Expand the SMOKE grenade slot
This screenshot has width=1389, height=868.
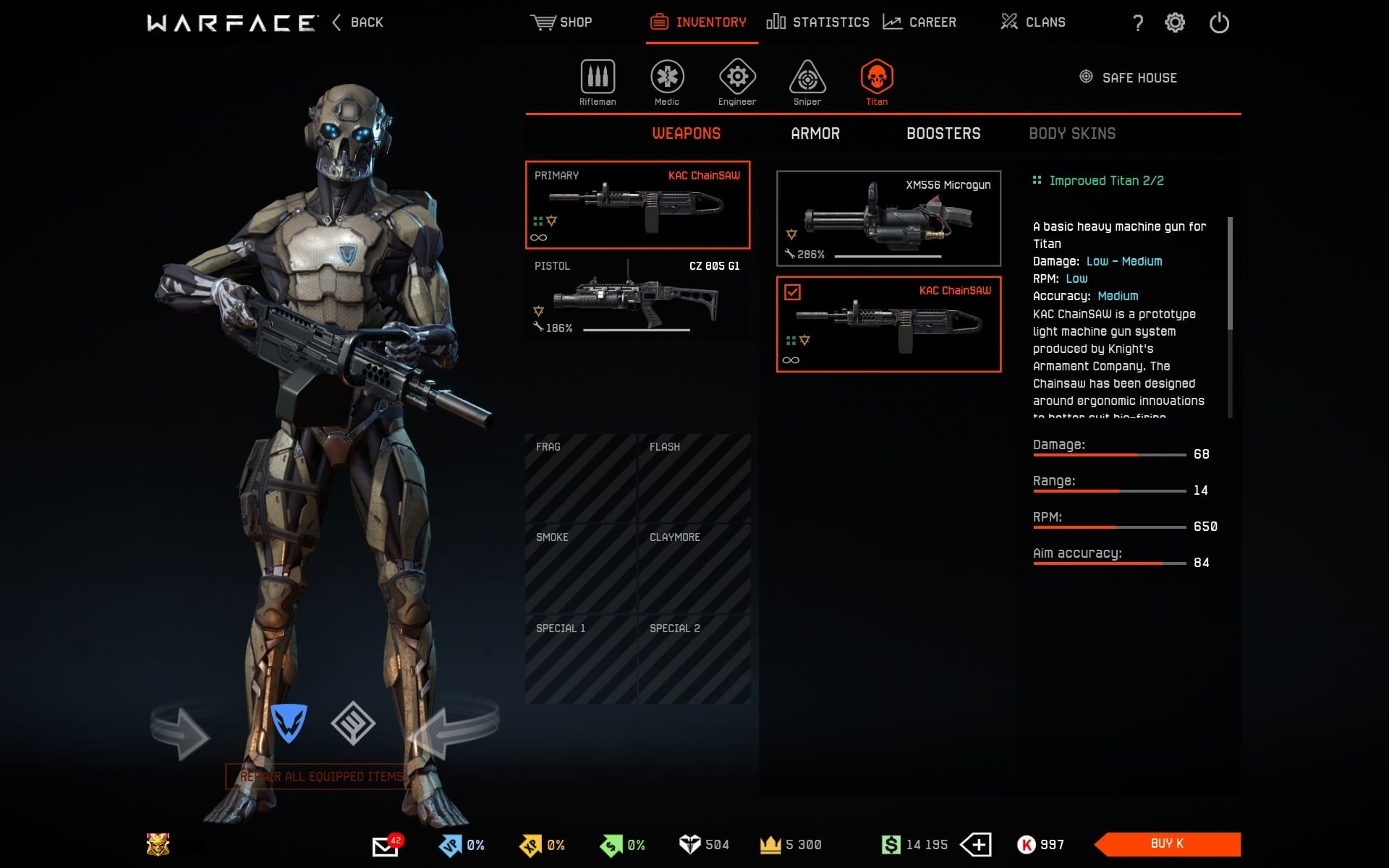pyautogui.click(x=580, y=568)
